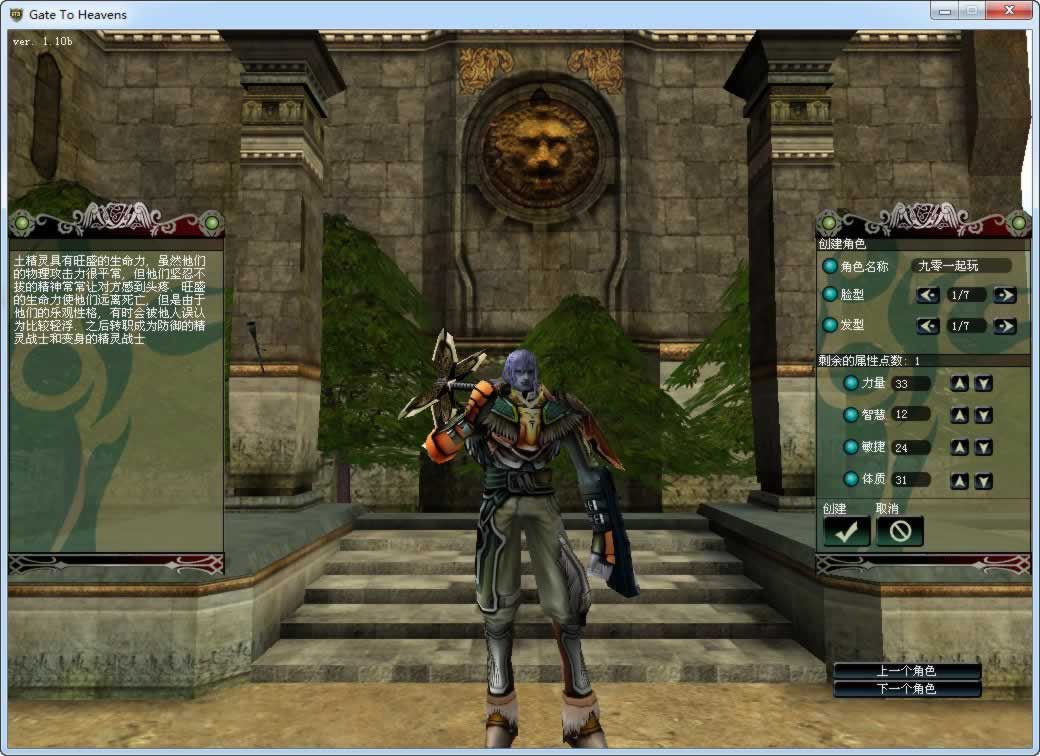Choose the previous hairstyle (发型)
This screenshot has height=756, width=1040.
[x=928, y=326]
